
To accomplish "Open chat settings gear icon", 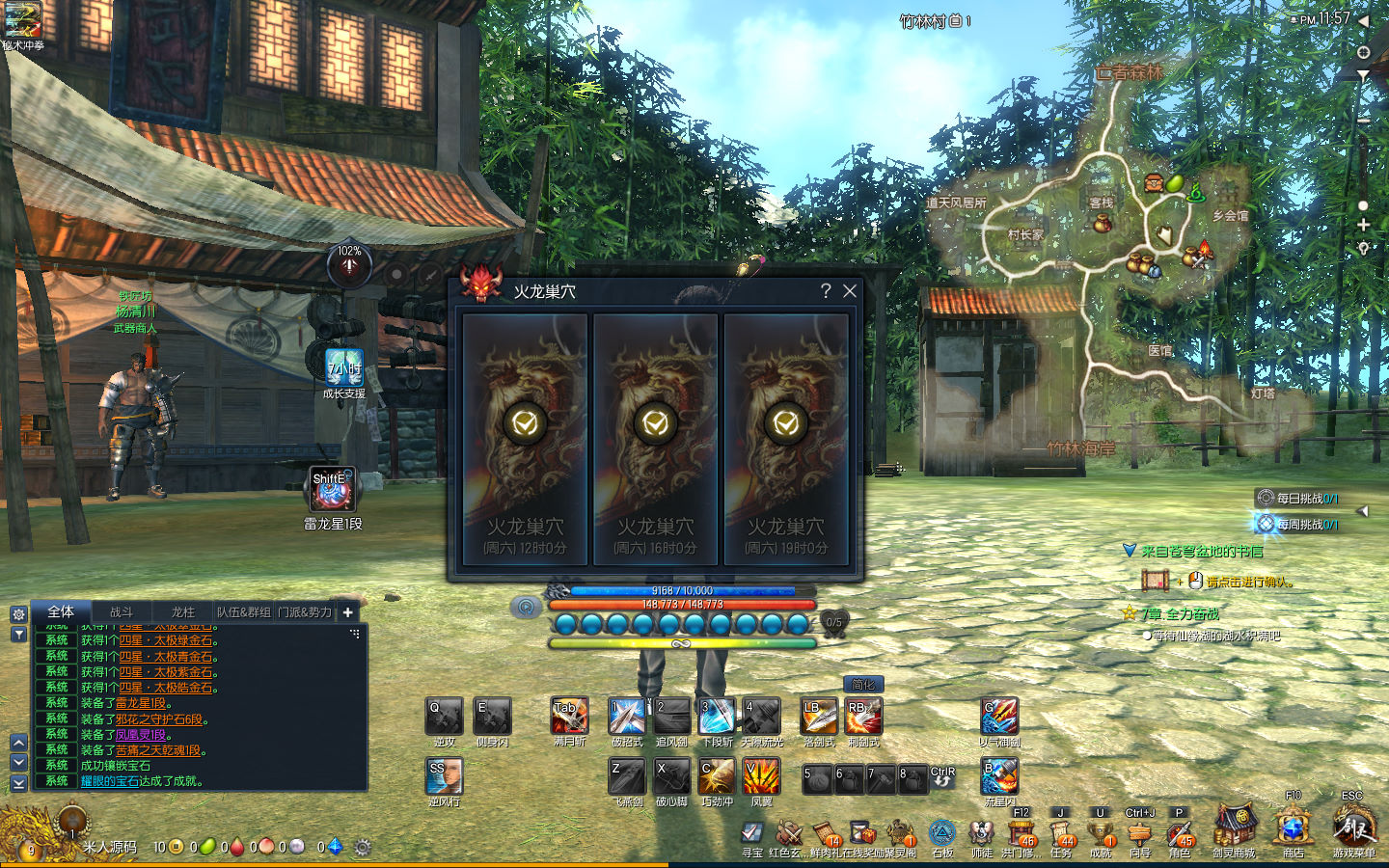I will click(x=18, y=613).
